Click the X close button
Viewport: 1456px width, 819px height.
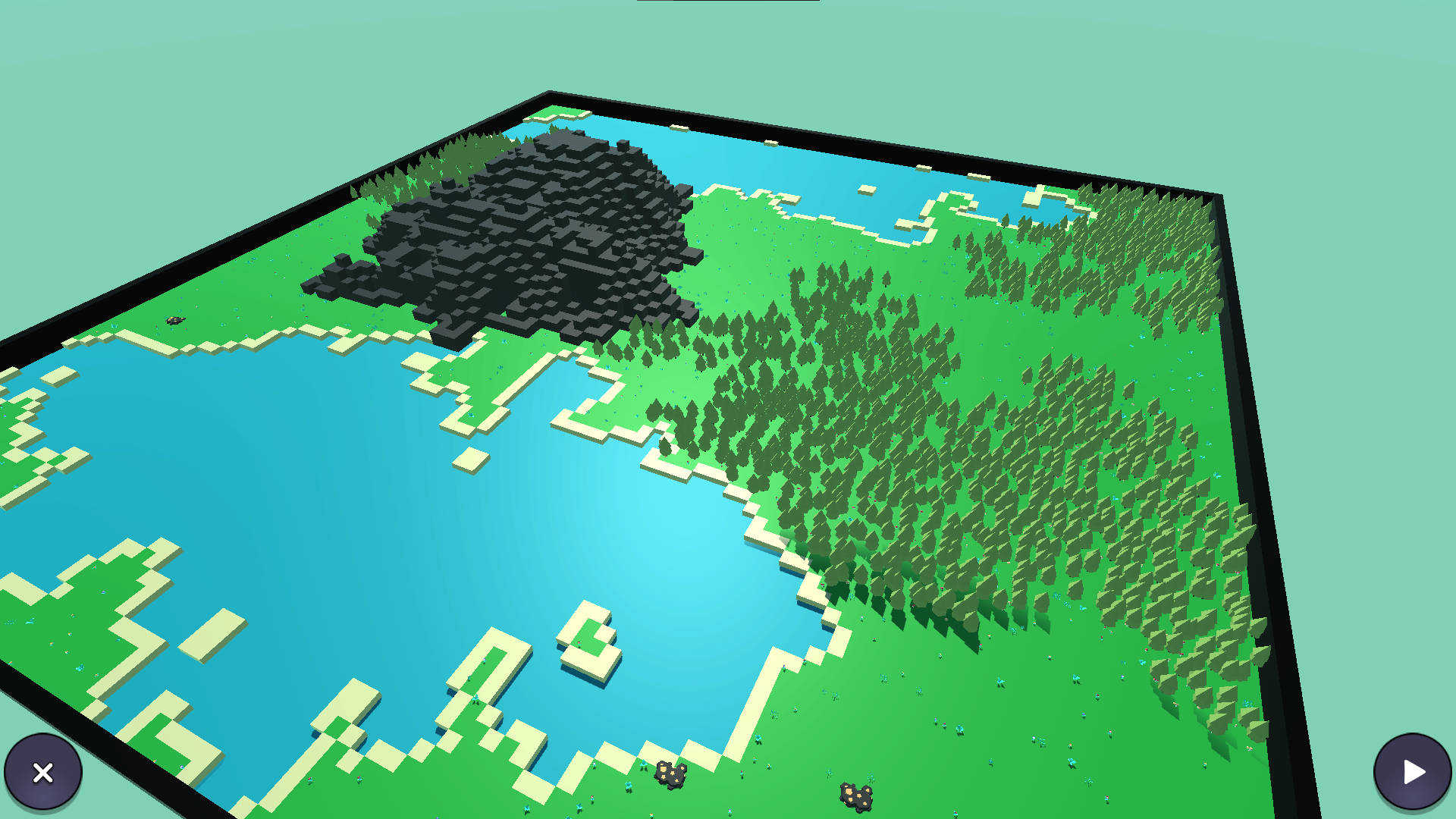coord(43,771)
